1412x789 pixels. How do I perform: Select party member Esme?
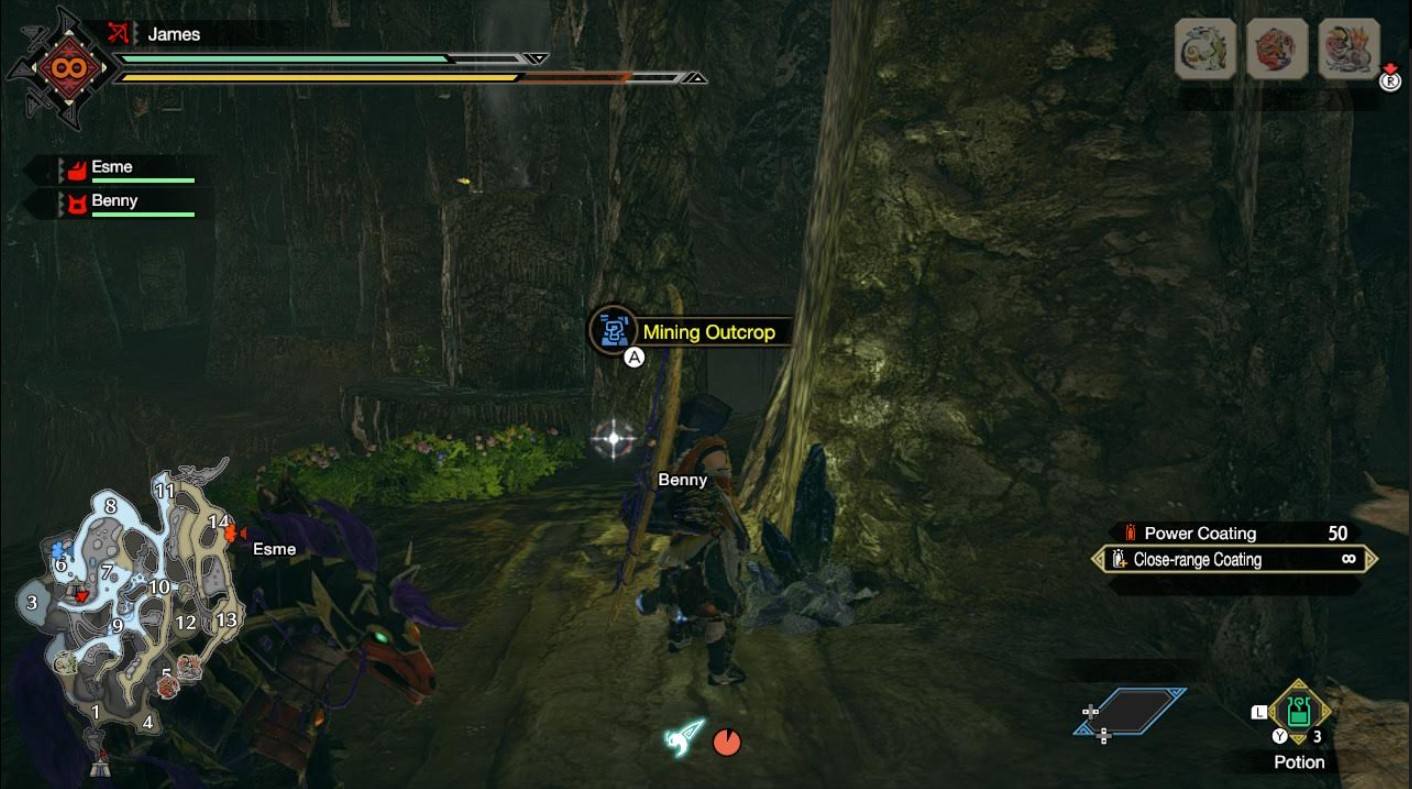(112, 168)
